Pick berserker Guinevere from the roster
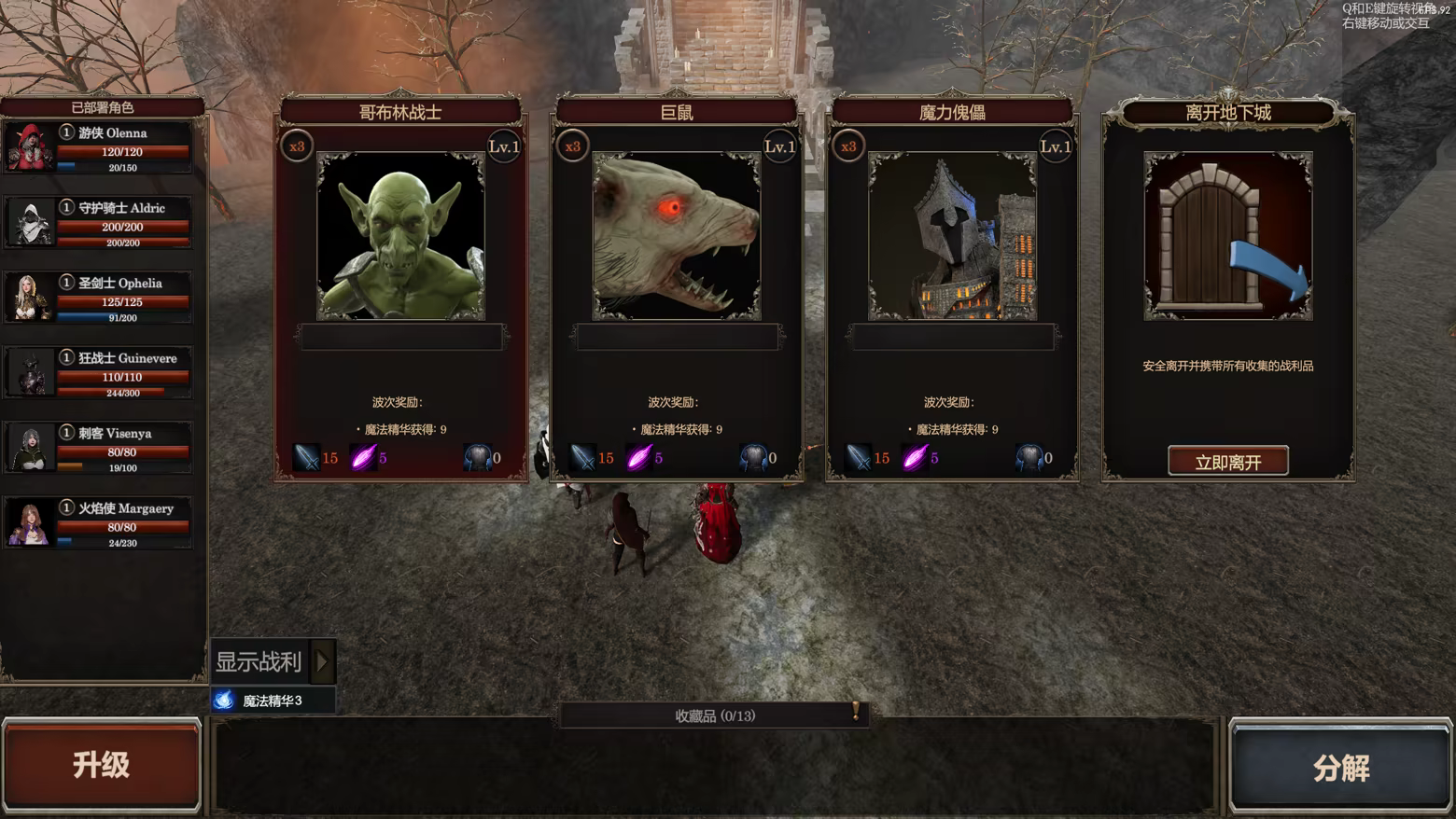This screenshot has width=1456, height=819. pos(99,373)
